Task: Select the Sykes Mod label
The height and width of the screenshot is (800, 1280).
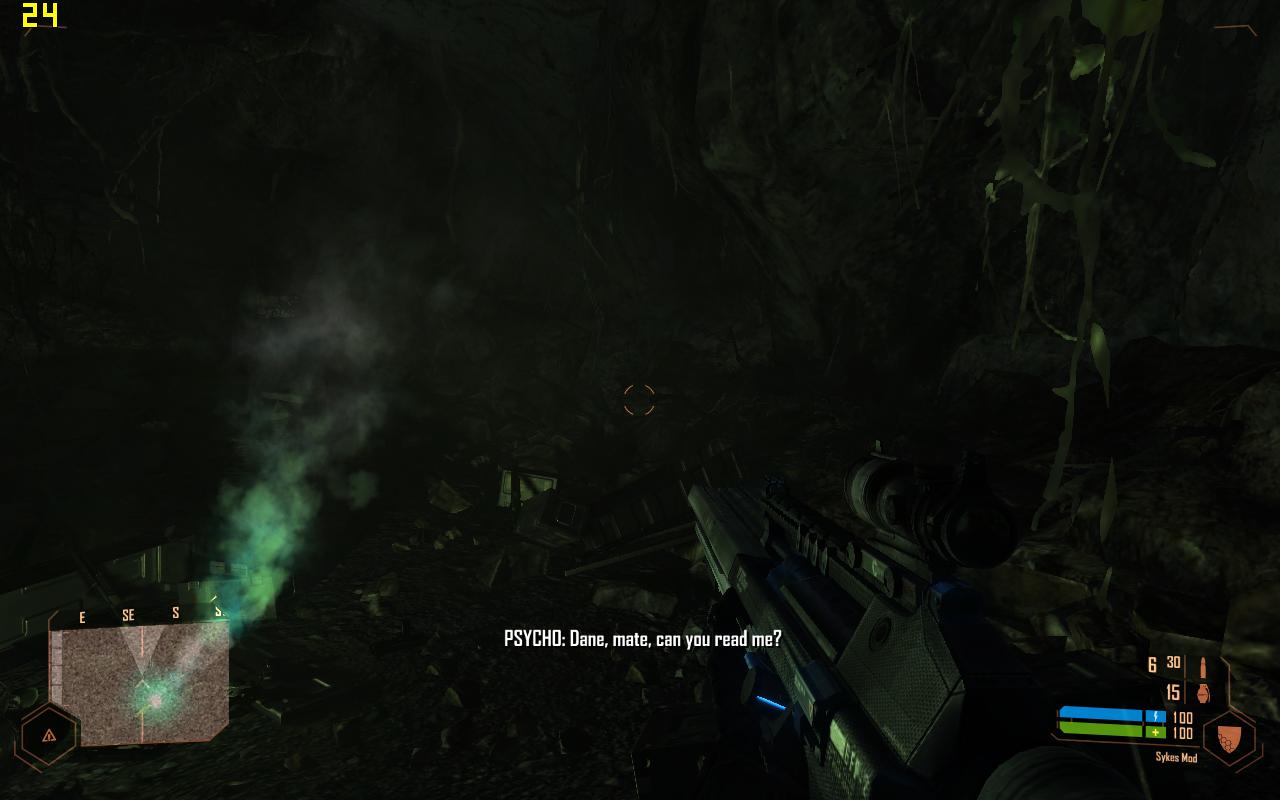Action: (1177, 757)
